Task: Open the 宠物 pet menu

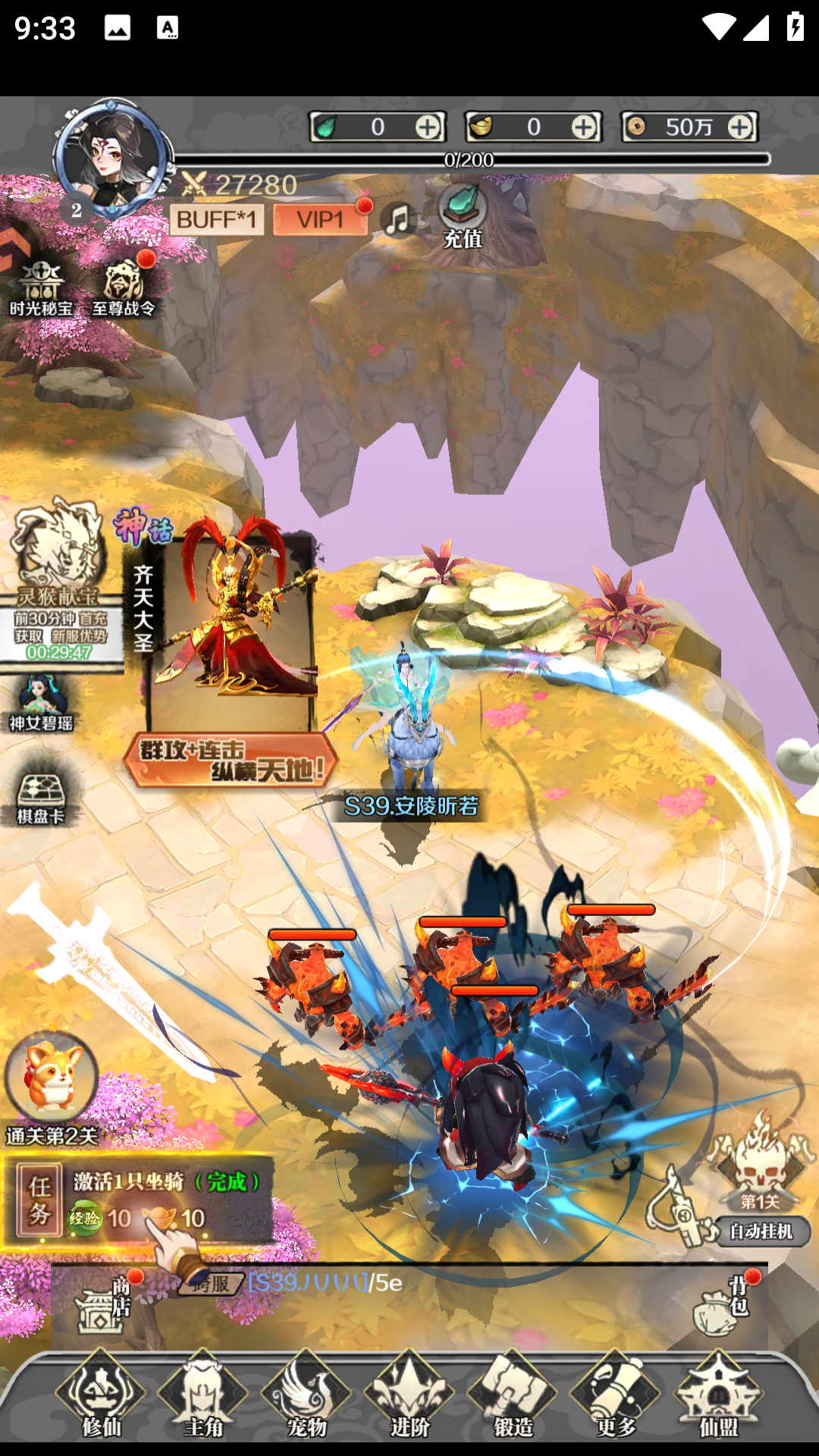Action: [306, 1395]
